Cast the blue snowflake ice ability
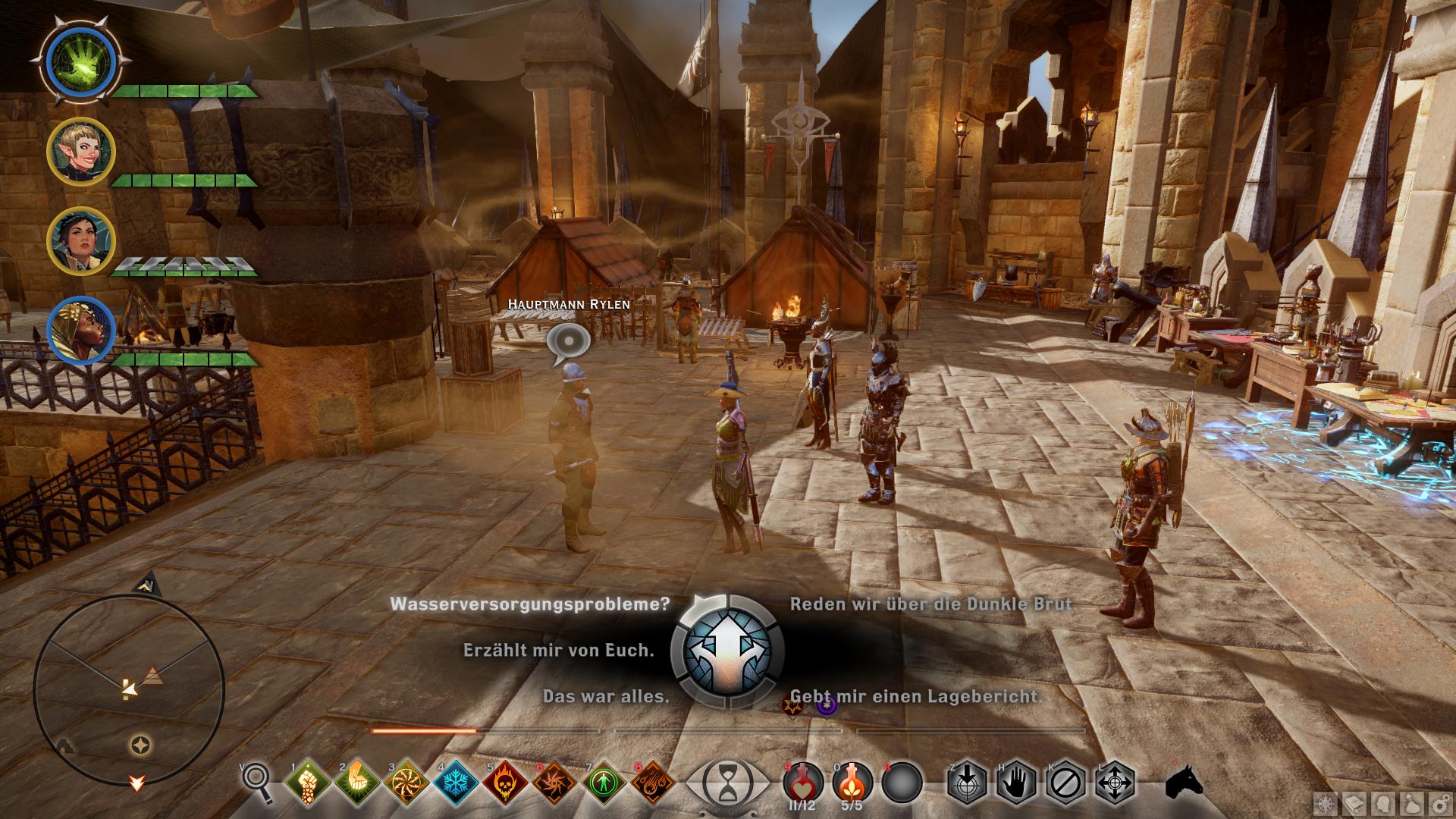1456x819 pixels. pos(455,783)
